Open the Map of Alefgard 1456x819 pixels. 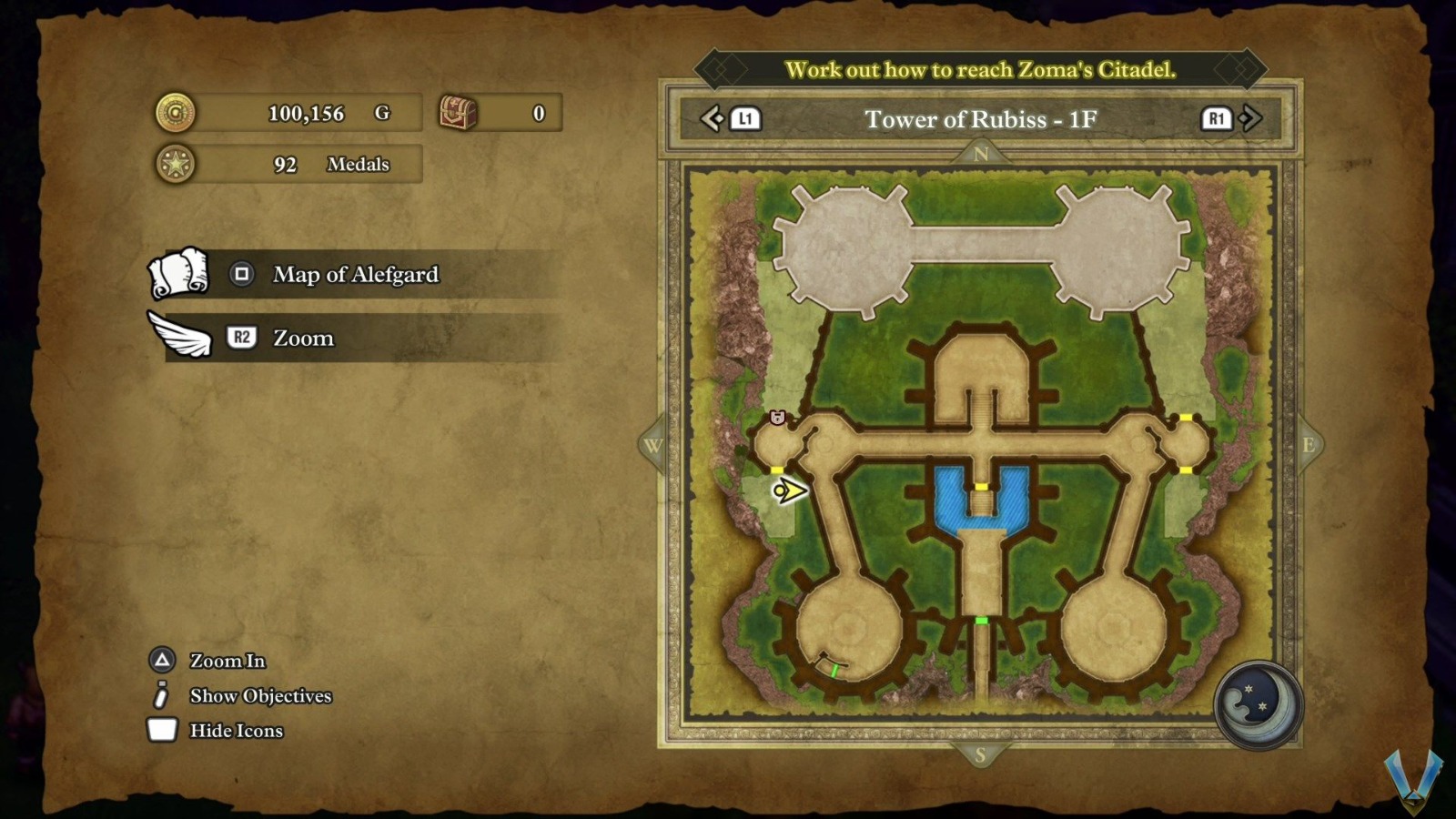355,274
